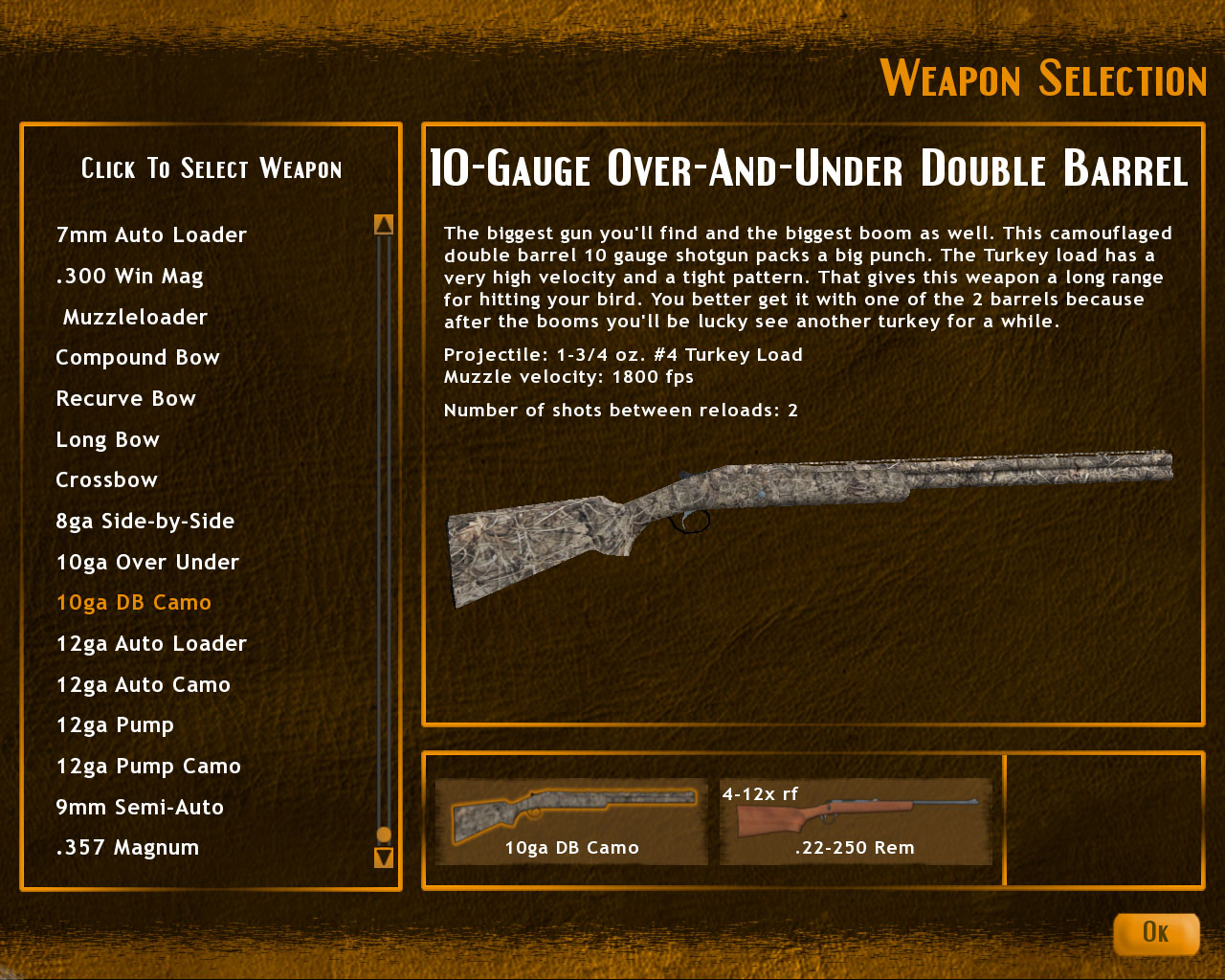Choose the Compound Bow from the list
This screenshot has width=1225, height=980.
137,357
